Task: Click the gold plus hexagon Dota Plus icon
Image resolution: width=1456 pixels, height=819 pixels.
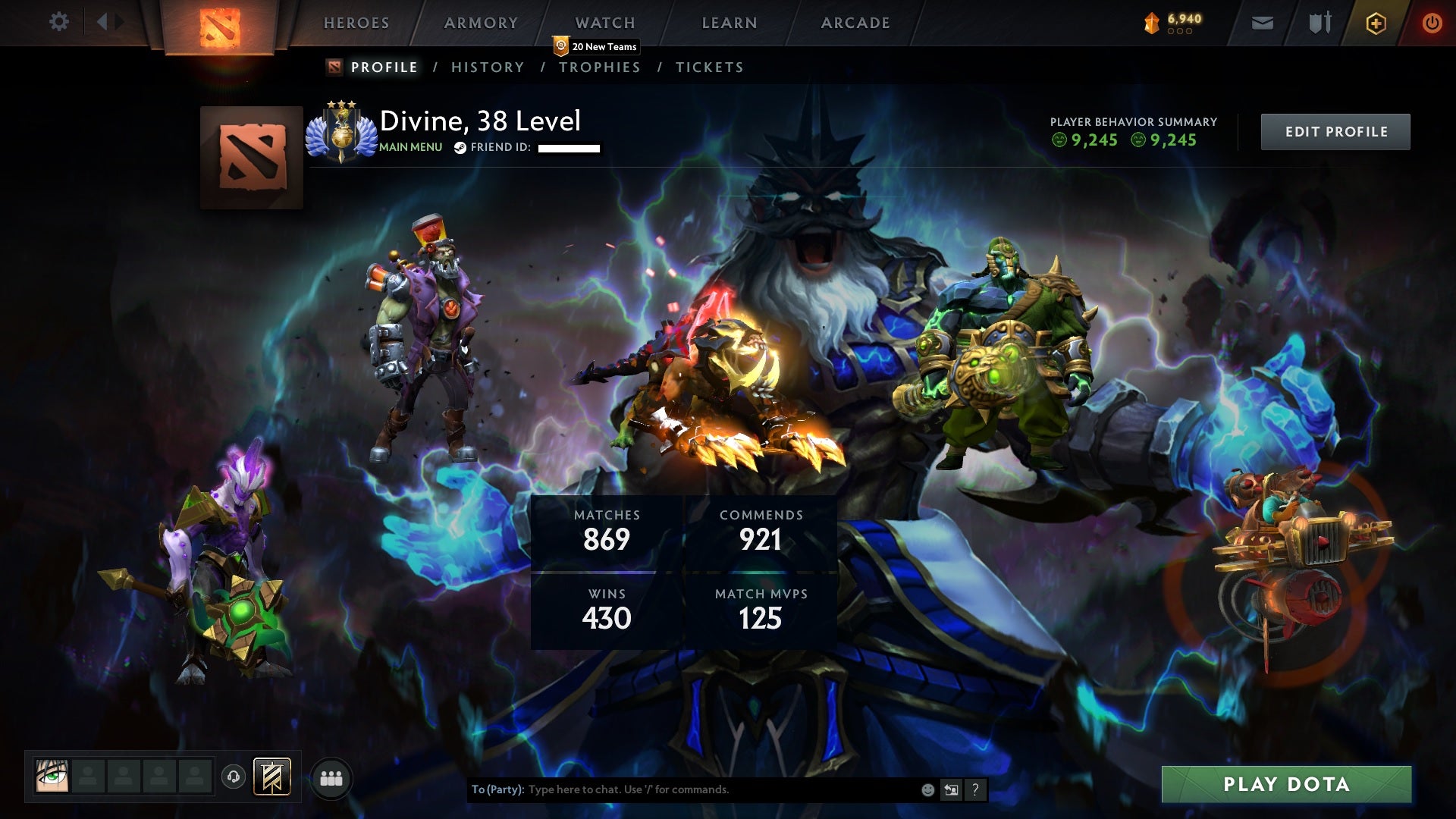Action: pyautogui.click(x=1375, y=23)
